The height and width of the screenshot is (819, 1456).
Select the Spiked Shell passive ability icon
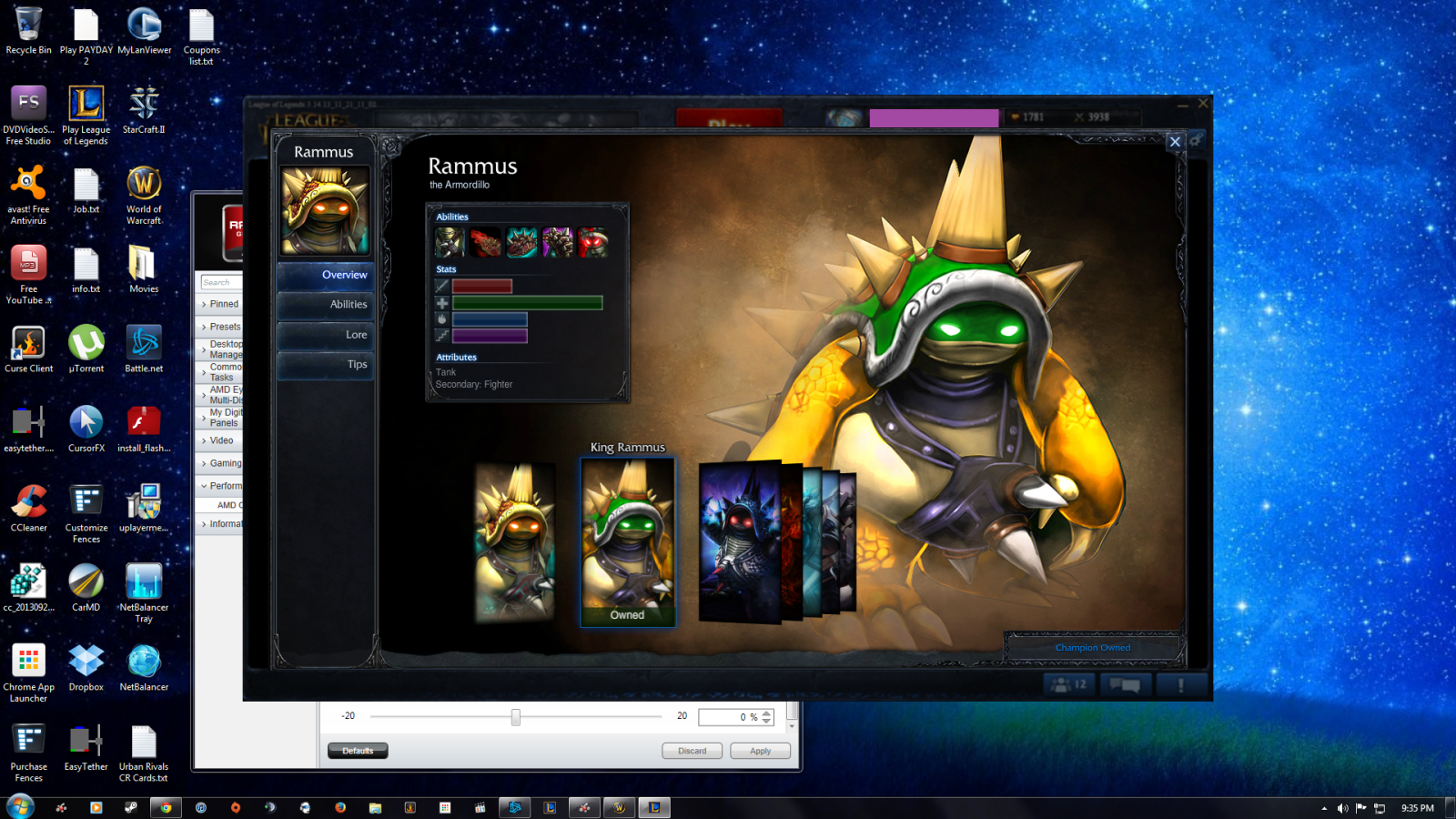point(450,242)
